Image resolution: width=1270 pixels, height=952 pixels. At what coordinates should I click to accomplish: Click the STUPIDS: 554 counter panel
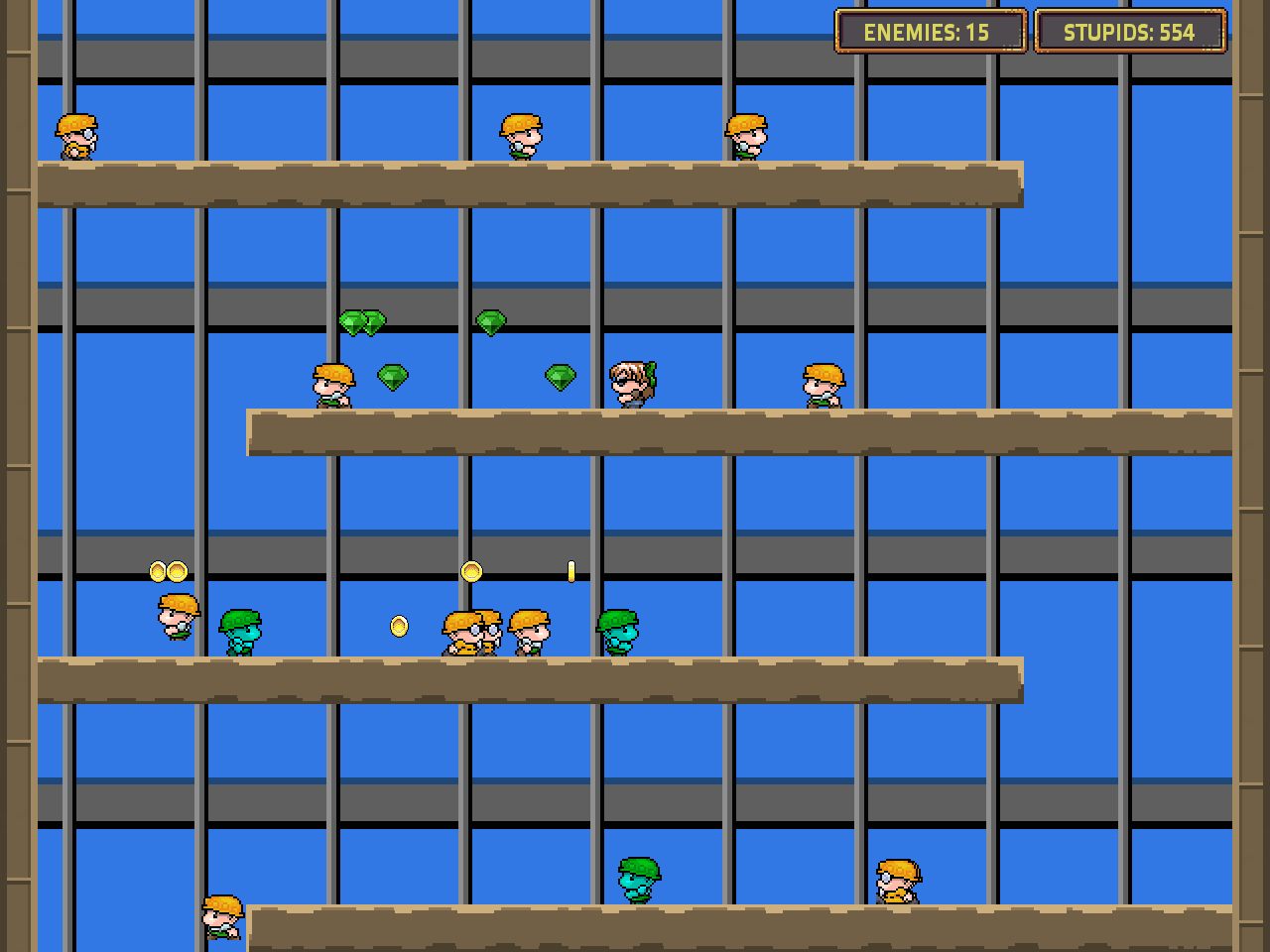[x=1129, y=31]
